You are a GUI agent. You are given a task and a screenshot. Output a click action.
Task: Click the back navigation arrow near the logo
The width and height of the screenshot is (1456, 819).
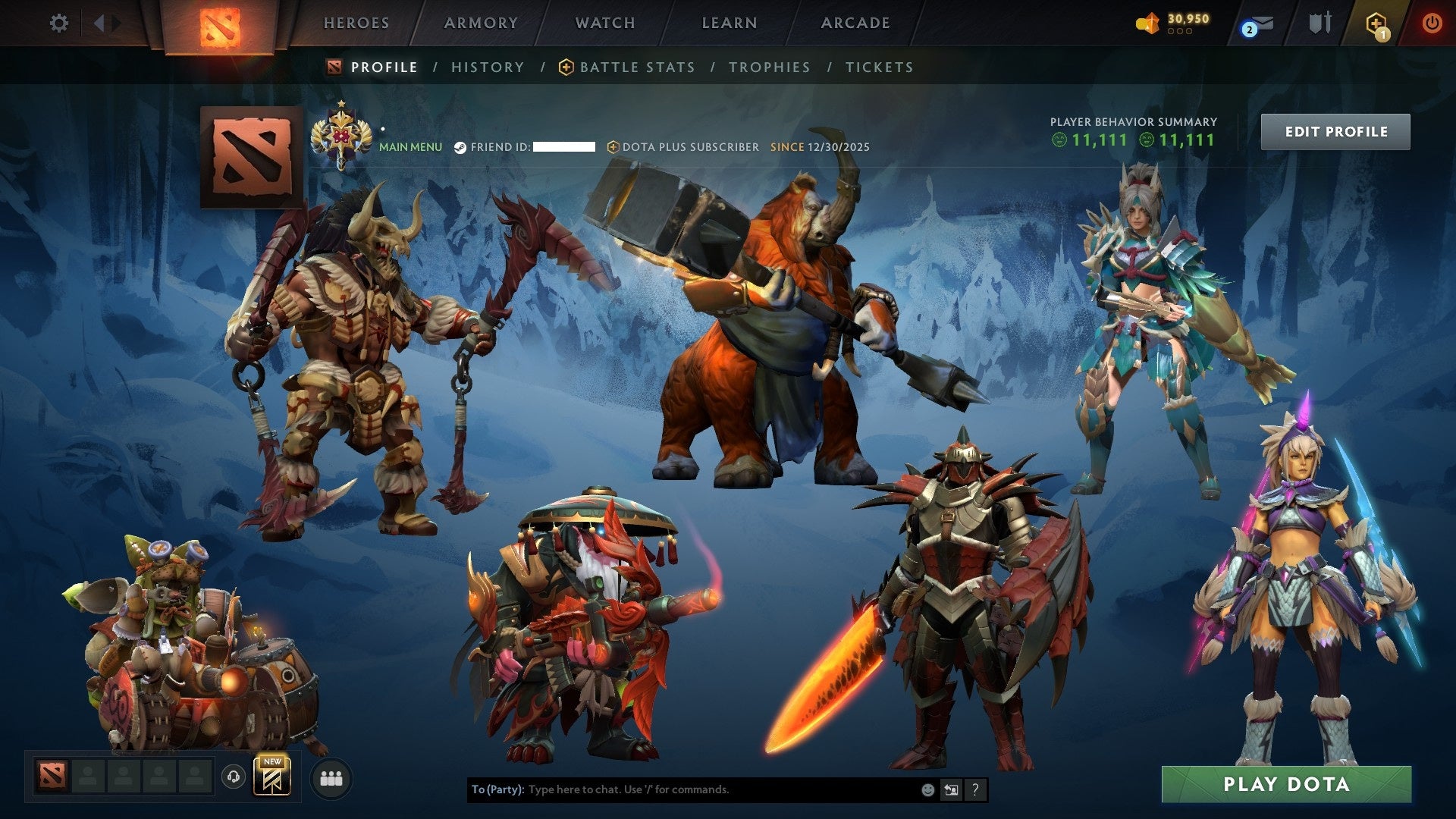99,23
